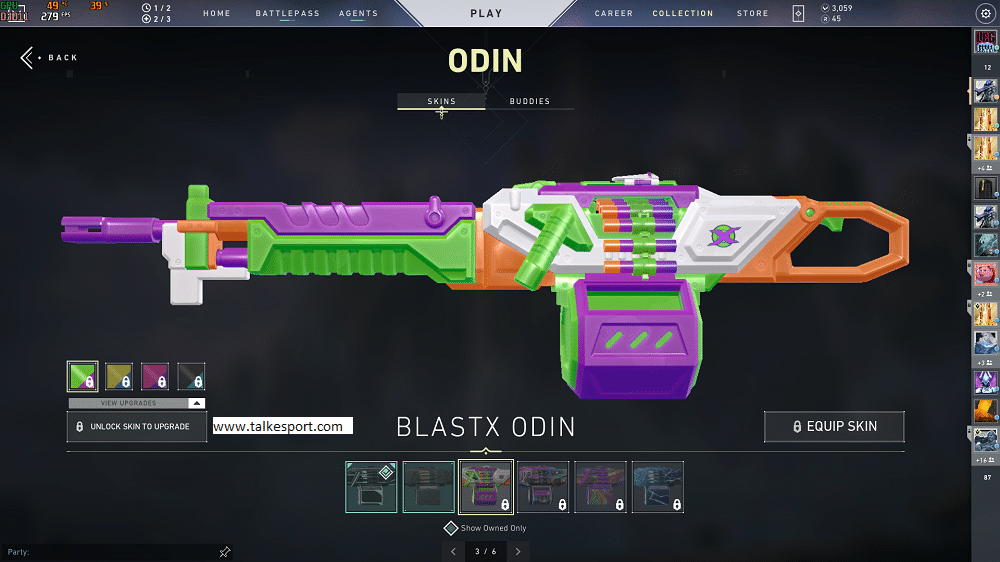Open the Home menu
This screenshot has height=562, width=1000.
click(x=216, y=14)
